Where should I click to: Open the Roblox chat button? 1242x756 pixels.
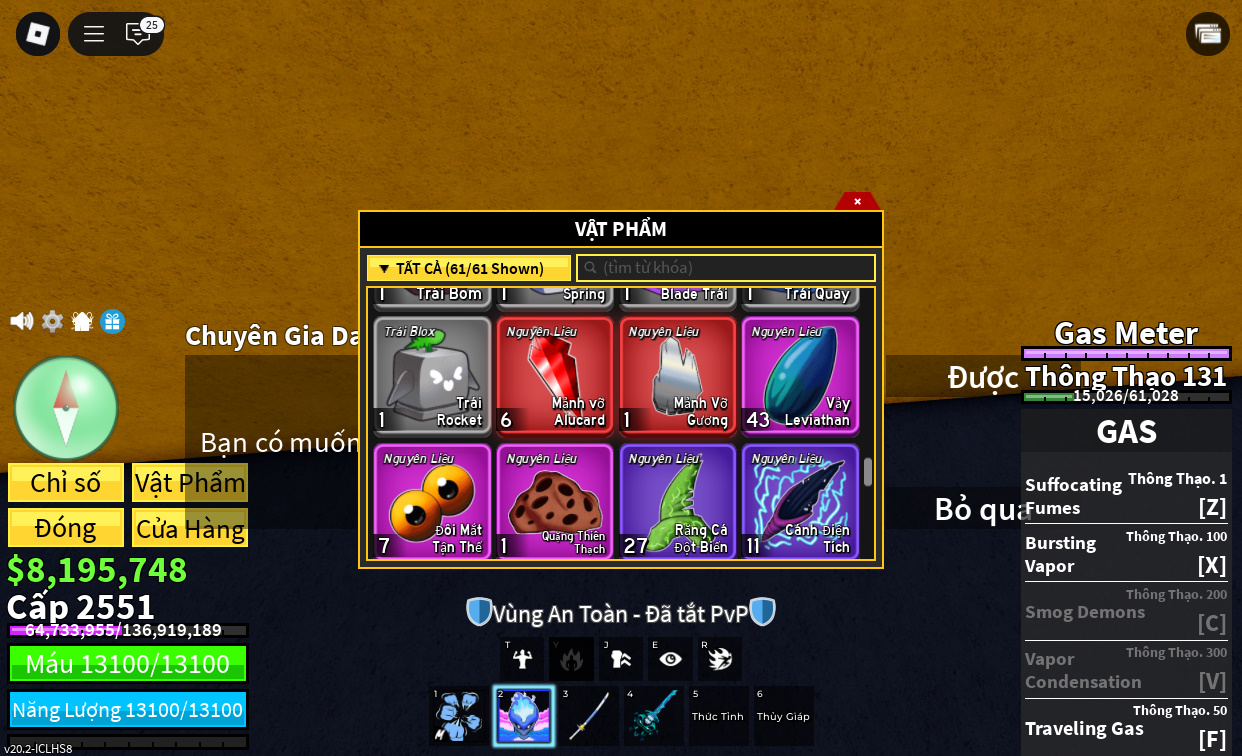click(138, 34)
